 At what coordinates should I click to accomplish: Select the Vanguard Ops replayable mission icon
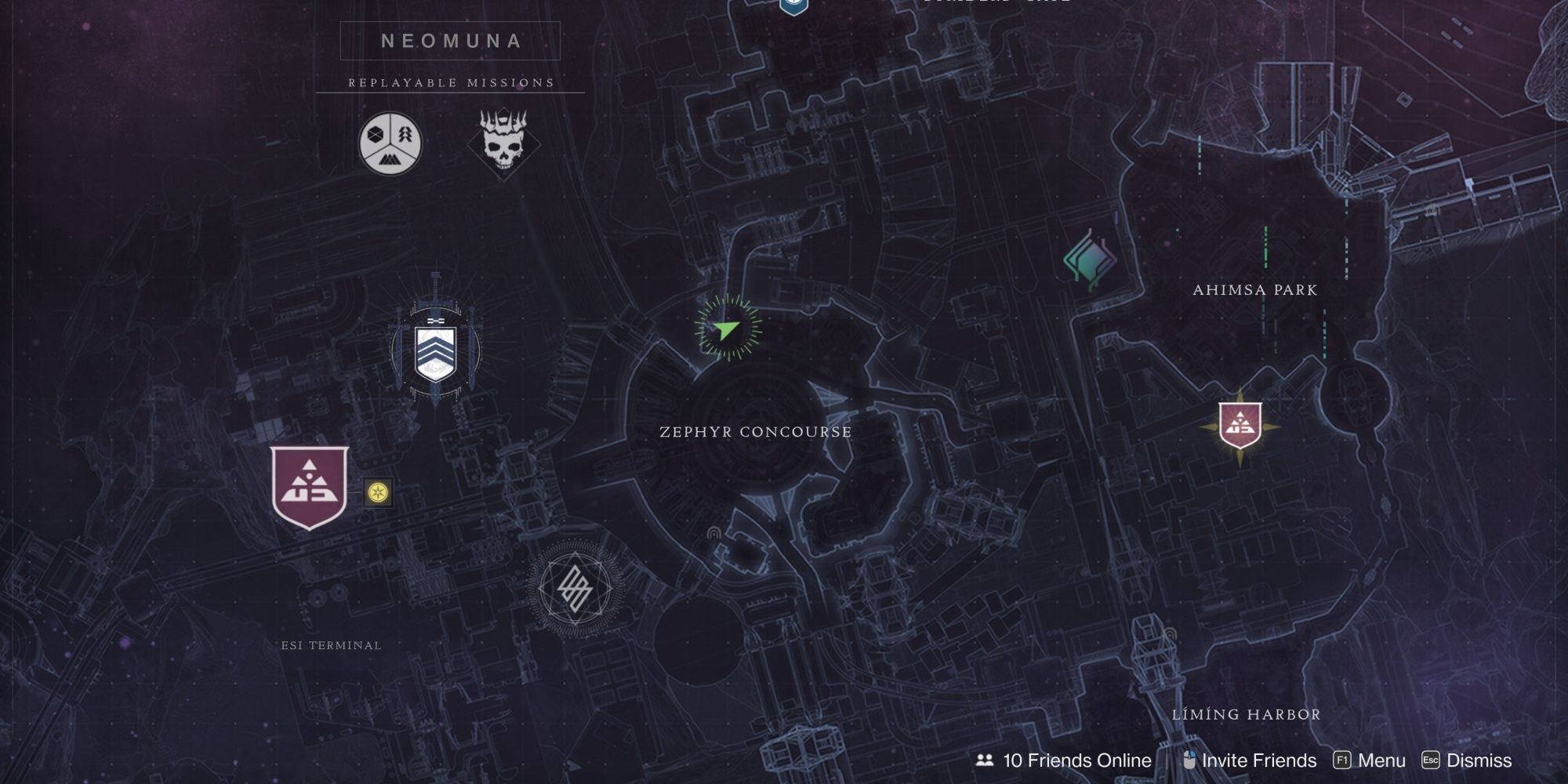pos(390,143)
